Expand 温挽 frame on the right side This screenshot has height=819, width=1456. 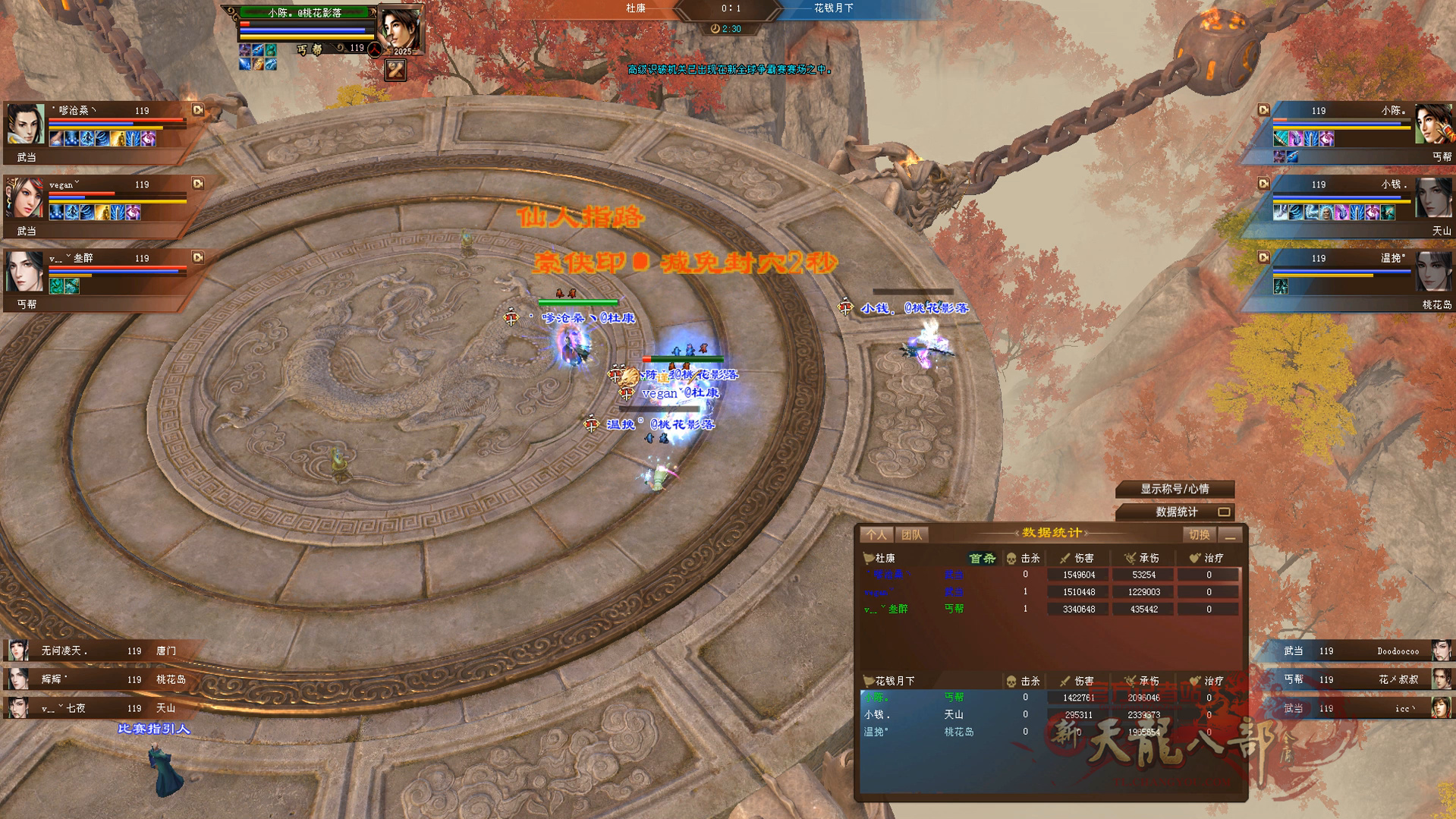[1263, 257]
